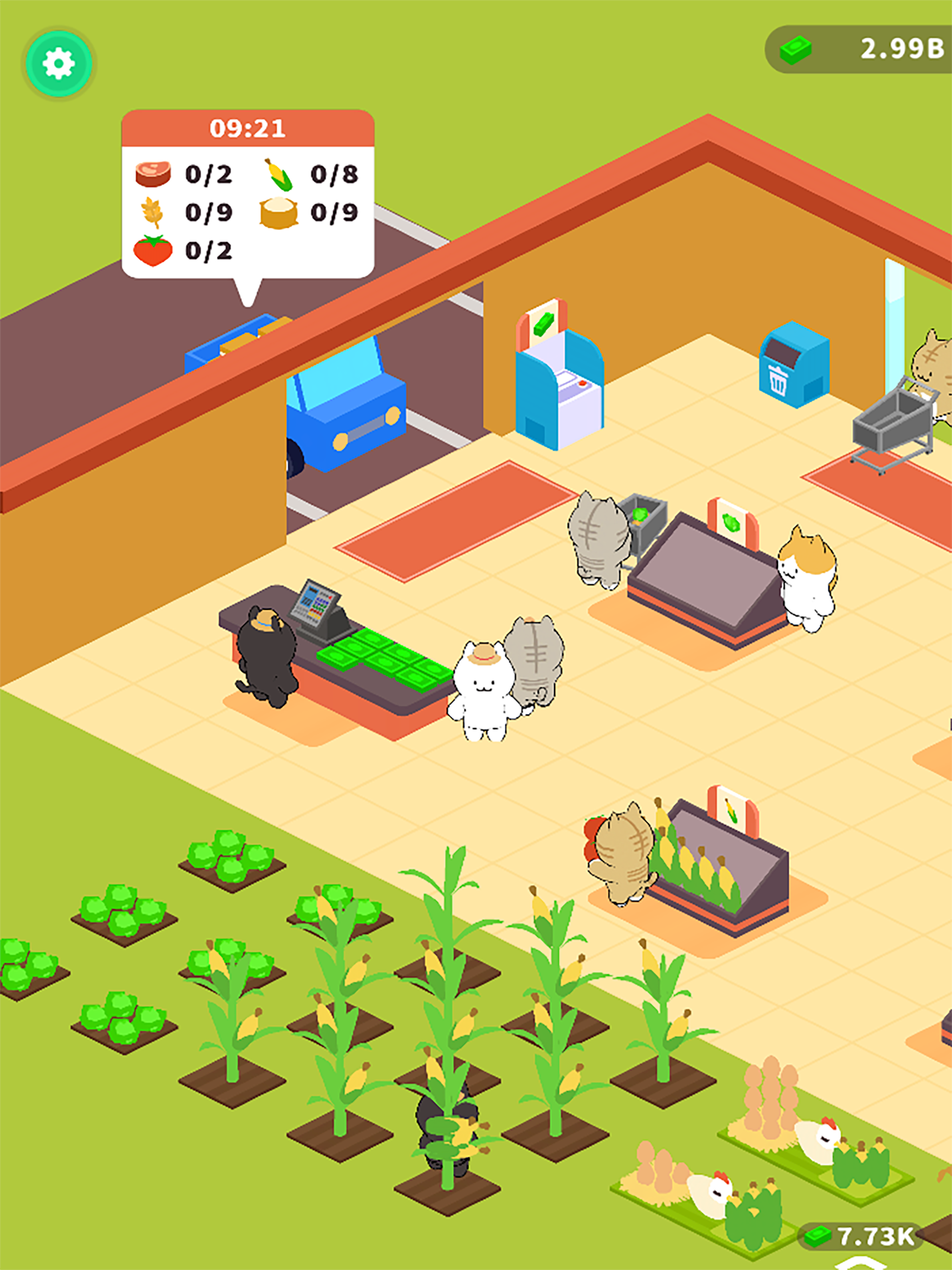The image size is (952, 1270).
Task: Tap the tomato ingredient icon showing 0/2
Action: [154, 251]
